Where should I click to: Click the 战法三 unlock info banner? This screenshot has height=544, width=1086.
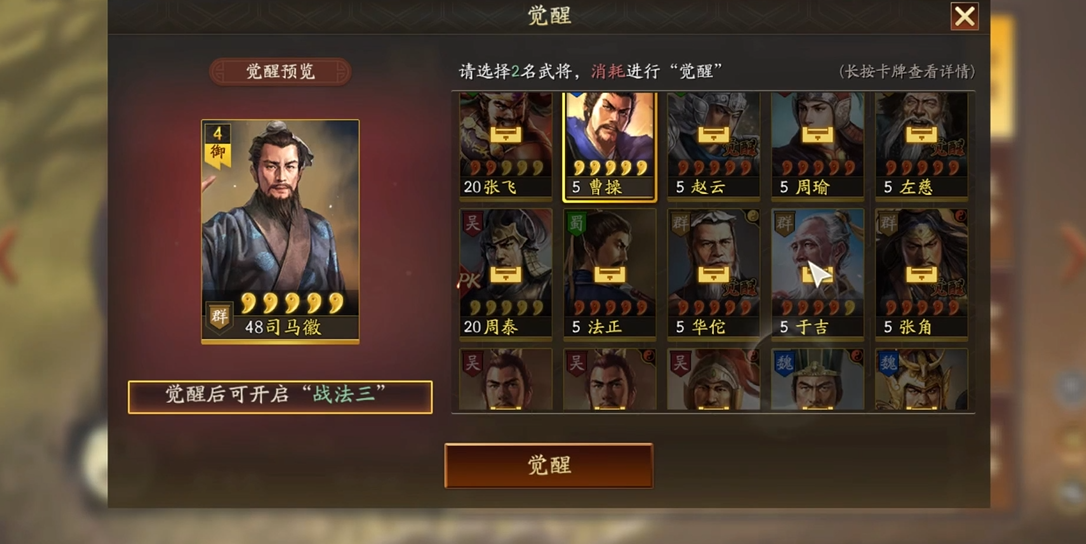click(x=280, y=396)
